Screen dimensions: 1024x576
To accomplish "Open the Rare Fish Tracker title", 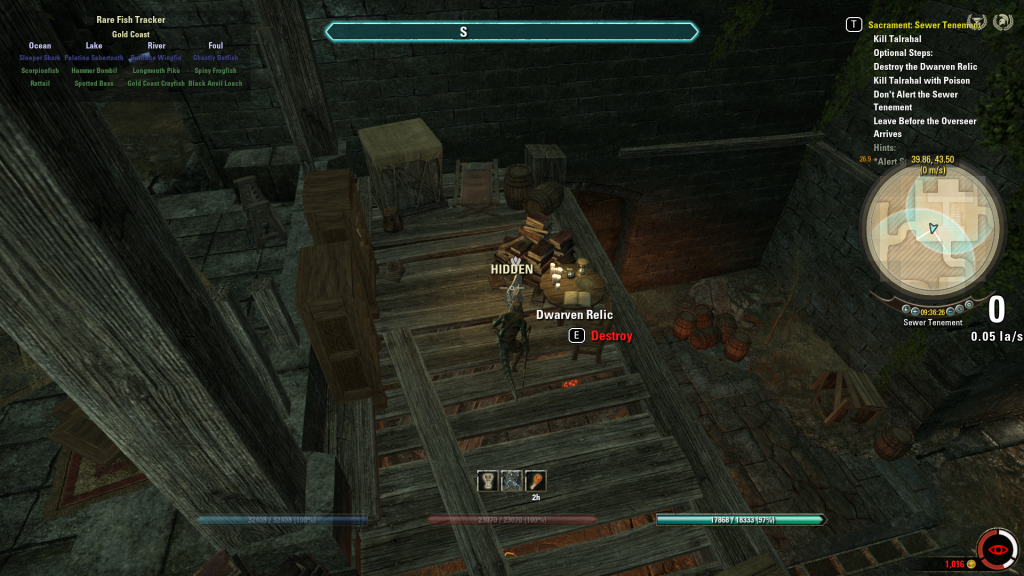I will pyautogui.click(x=131, y=20).
